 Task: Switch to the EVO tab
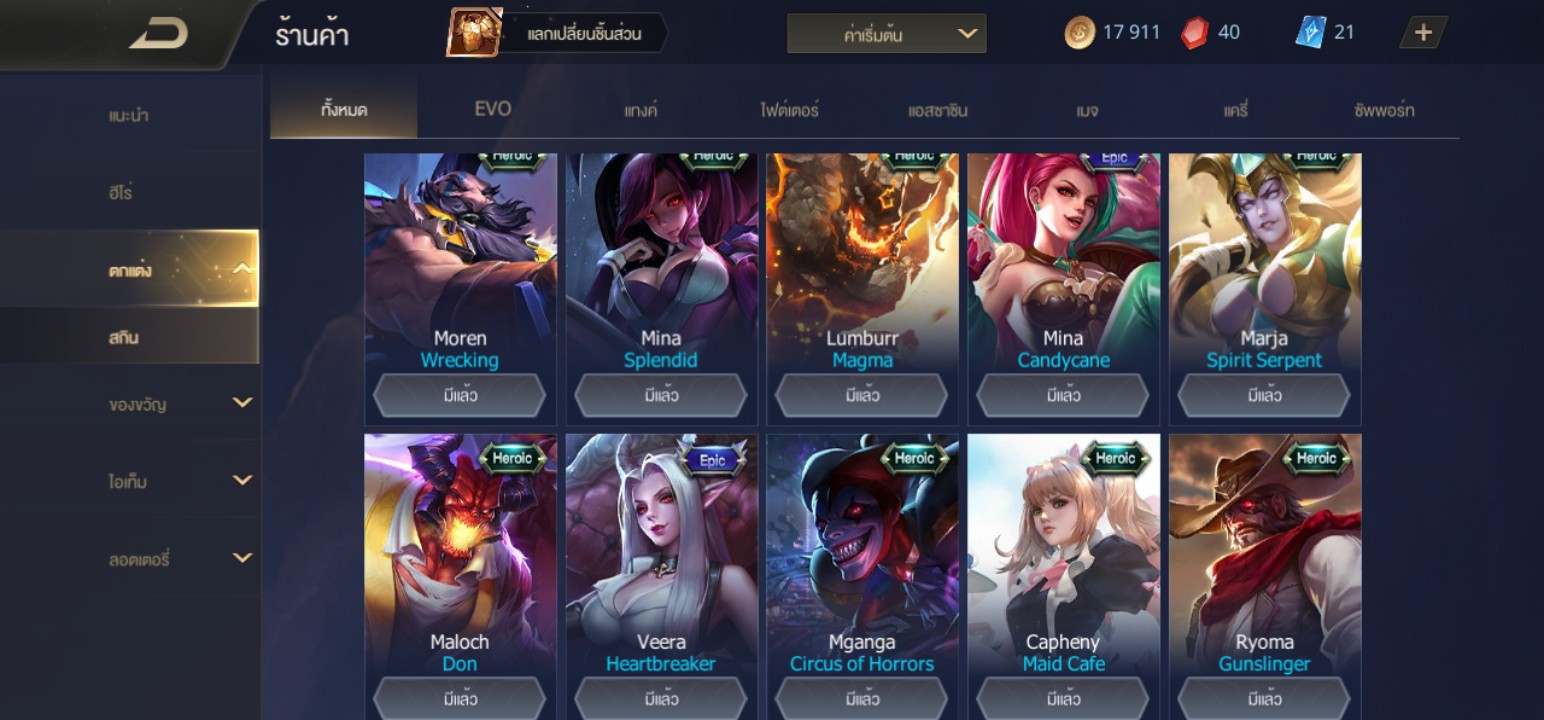coord(492,109)
